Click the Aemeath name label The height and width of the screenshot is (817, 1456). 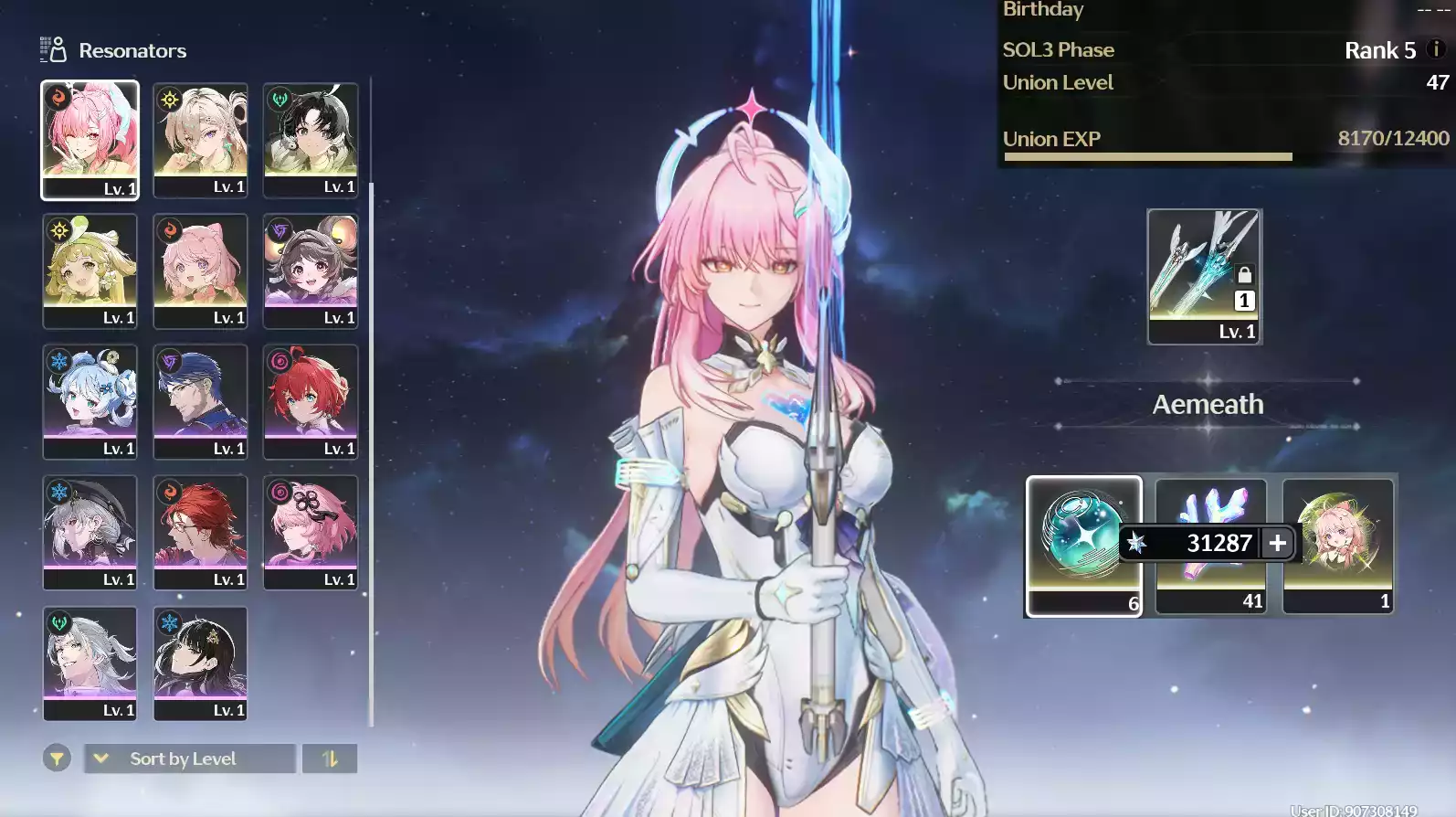1207,404
